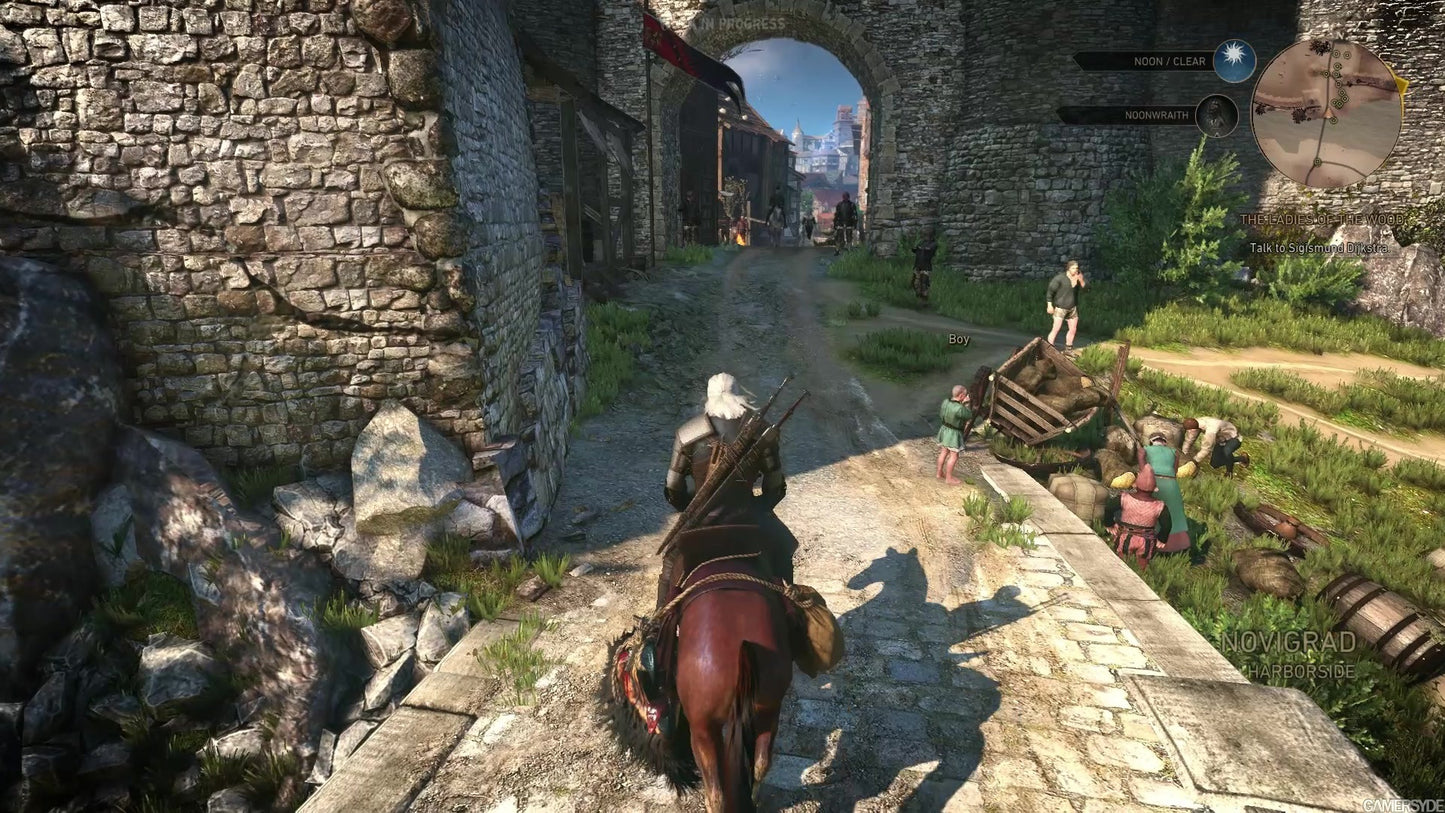
Task: Select the Noonwraith monster portrait icon
Action: pyautogui.click(x=1217, y=115)
